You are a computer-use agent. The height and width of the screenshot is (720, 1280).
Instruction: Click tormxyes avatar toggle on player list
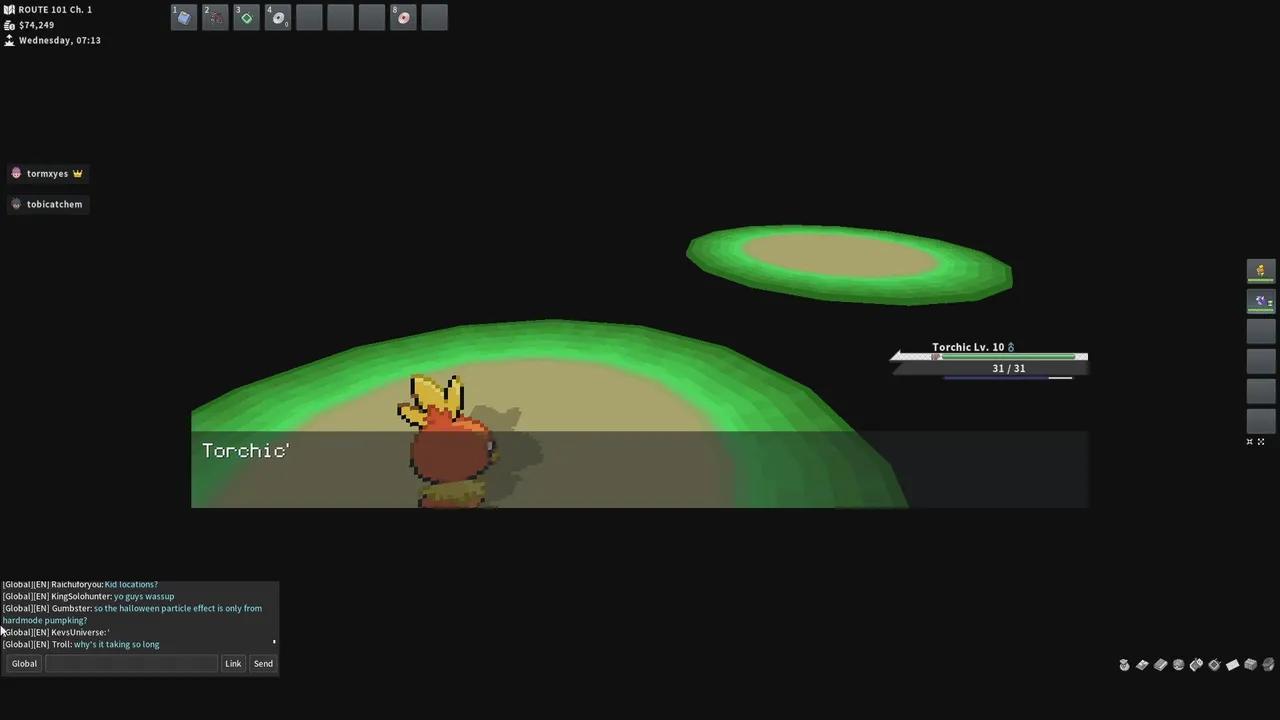coord(16,173)
